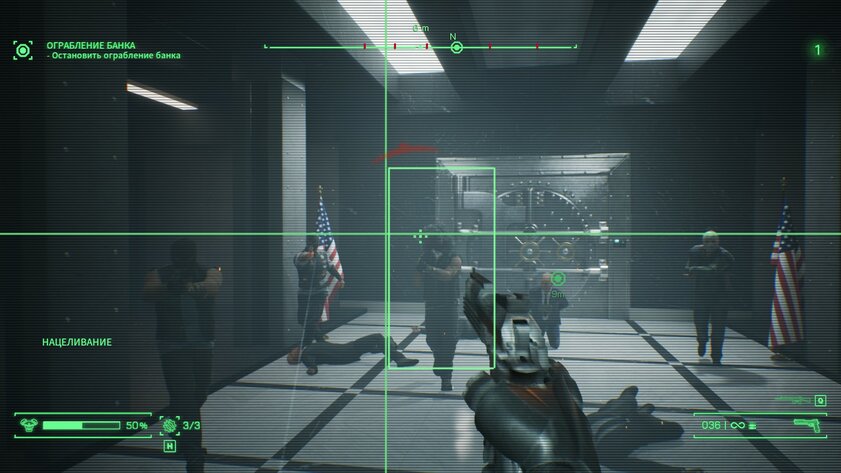Click the objective target icon beside the quest title
Image resolution: width=841 pixels, height=473 pixels.
(22, 49)
